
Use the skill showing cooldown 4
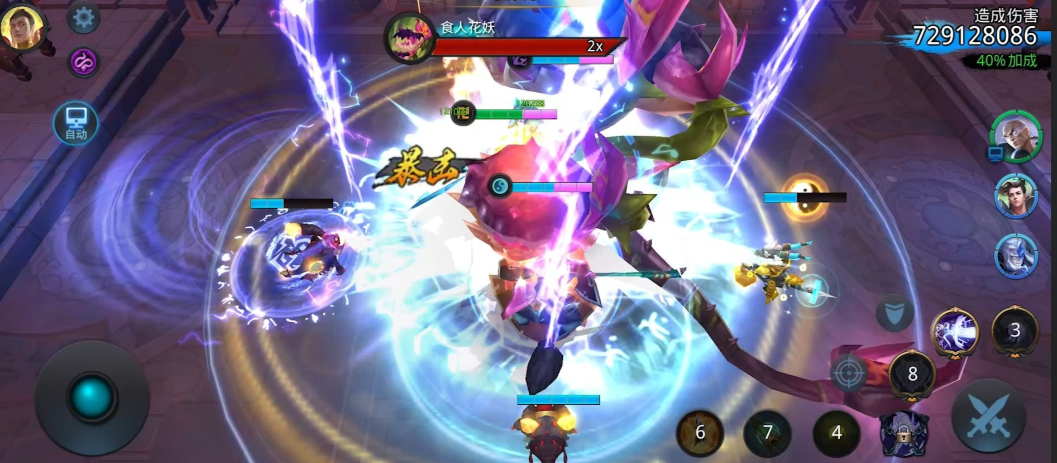point(836,433)
